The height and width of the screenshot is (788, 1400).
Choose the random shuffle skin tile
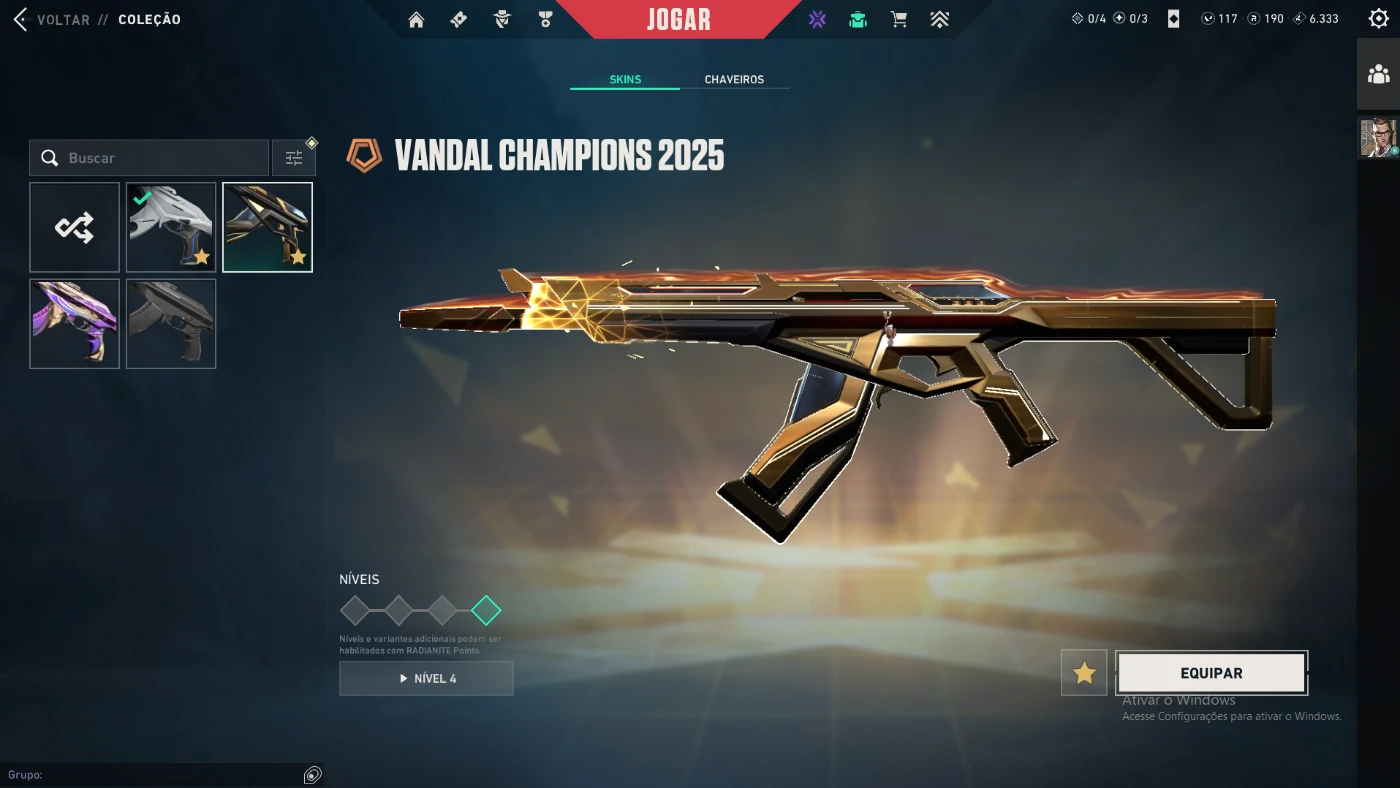pyautogui.click(x=75, y=227)
